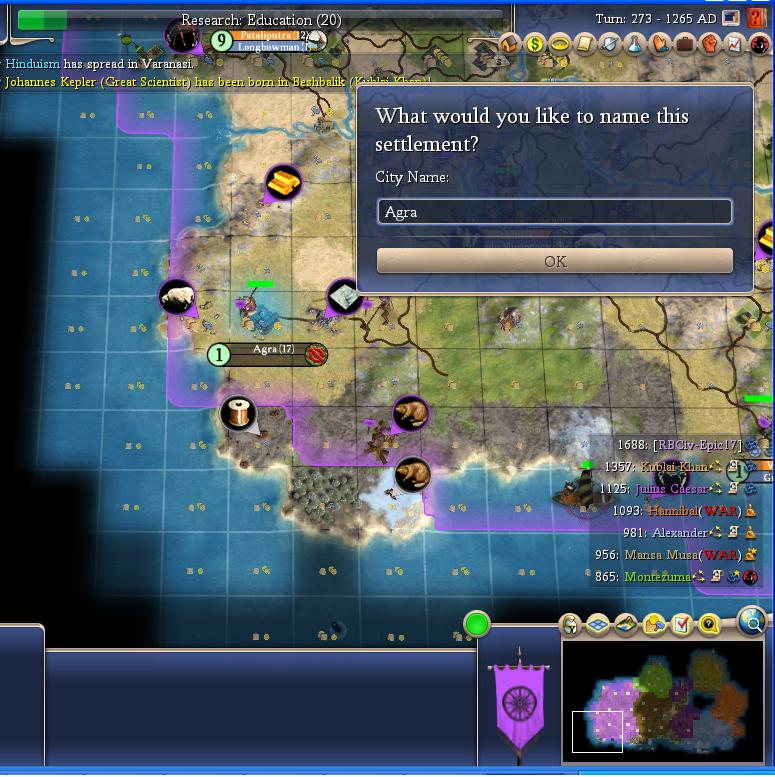775x777 pixels.
Task: Contact Julius Caesar from the scoreboard
Action: [671, 489]
